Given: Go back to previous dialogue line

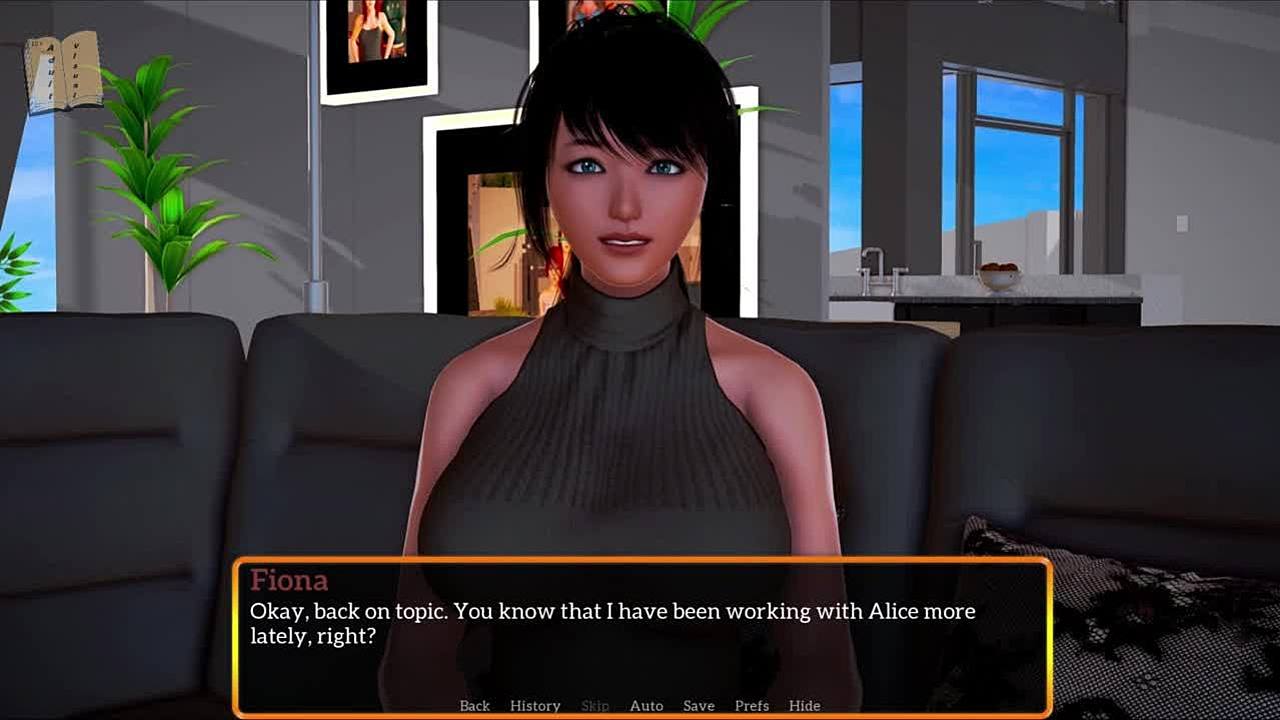Looking at the screenshot, I should [474, 705].
